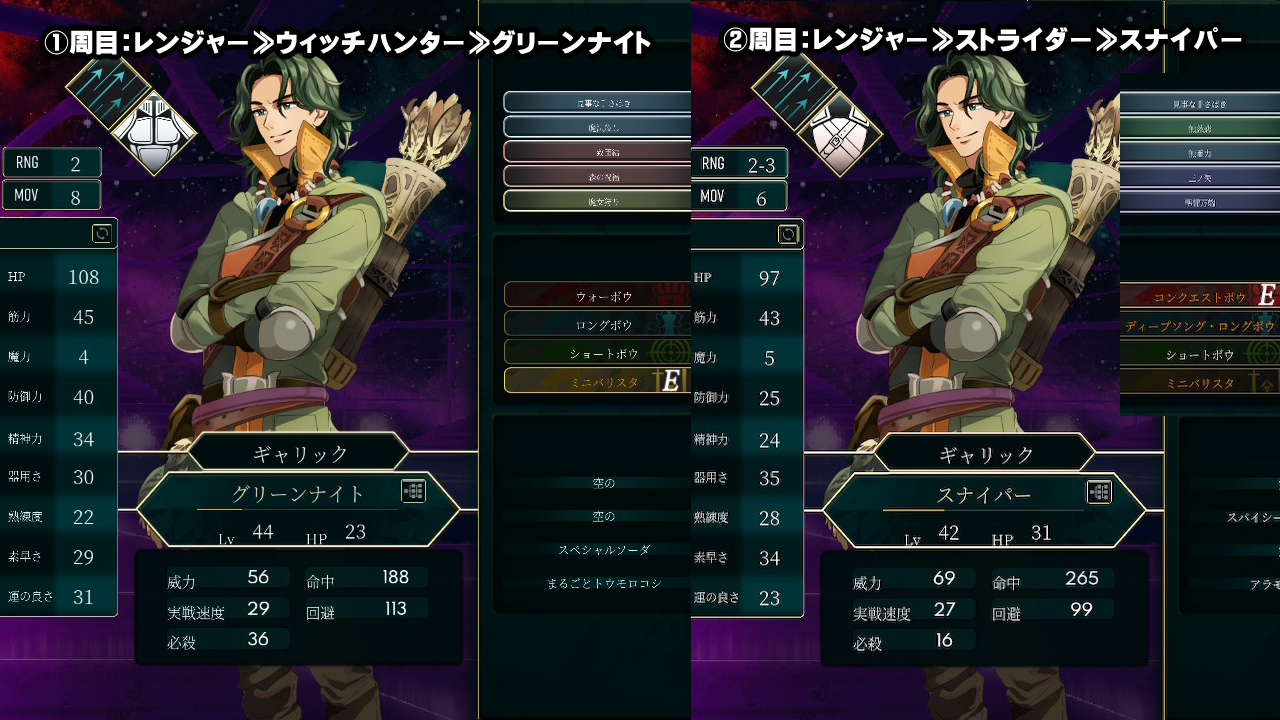Image resolution: width=1280 pixels, height=720 pixels.
Task: Choose the plain ロングボウ weapon row
Action: click(x=597, y=324)
